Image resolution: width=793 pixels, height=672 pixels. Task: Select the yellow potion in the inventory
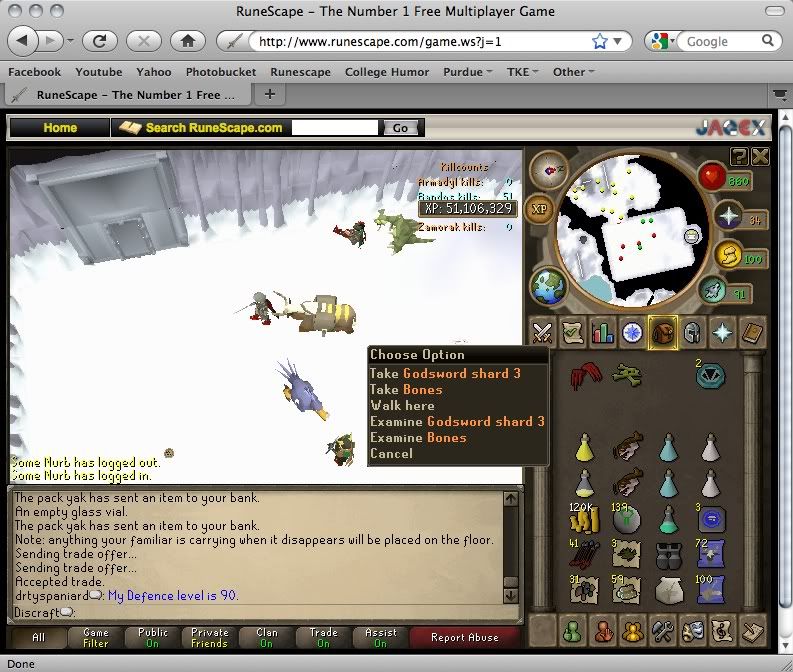click(x=584, y=449)
